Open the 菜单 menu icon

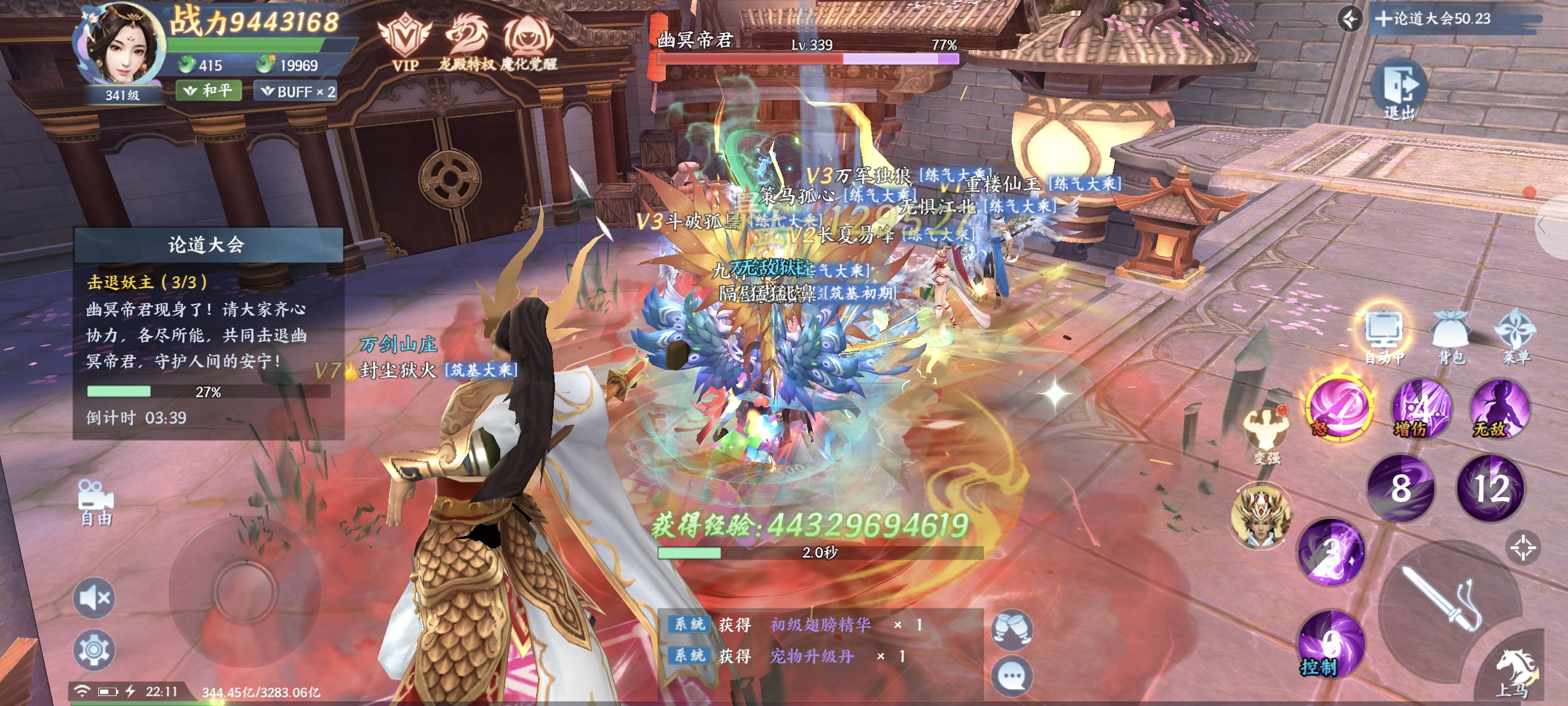click(x=1516, y=336)
